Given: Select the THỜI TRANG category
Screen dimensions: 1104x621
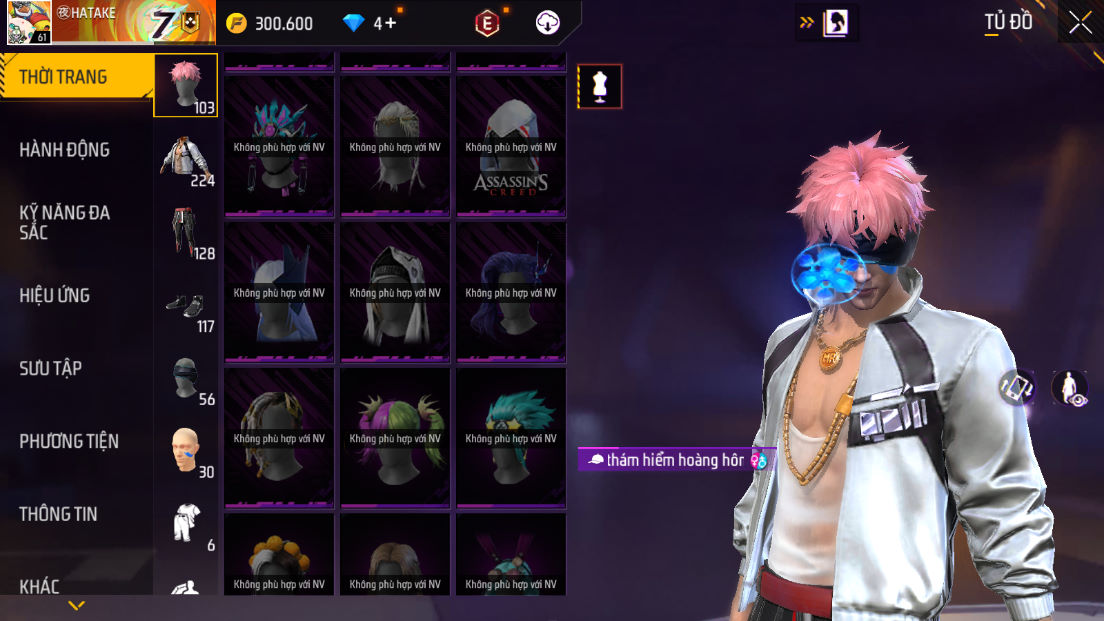Looking at the screenshot, I should tap(63, 77).
